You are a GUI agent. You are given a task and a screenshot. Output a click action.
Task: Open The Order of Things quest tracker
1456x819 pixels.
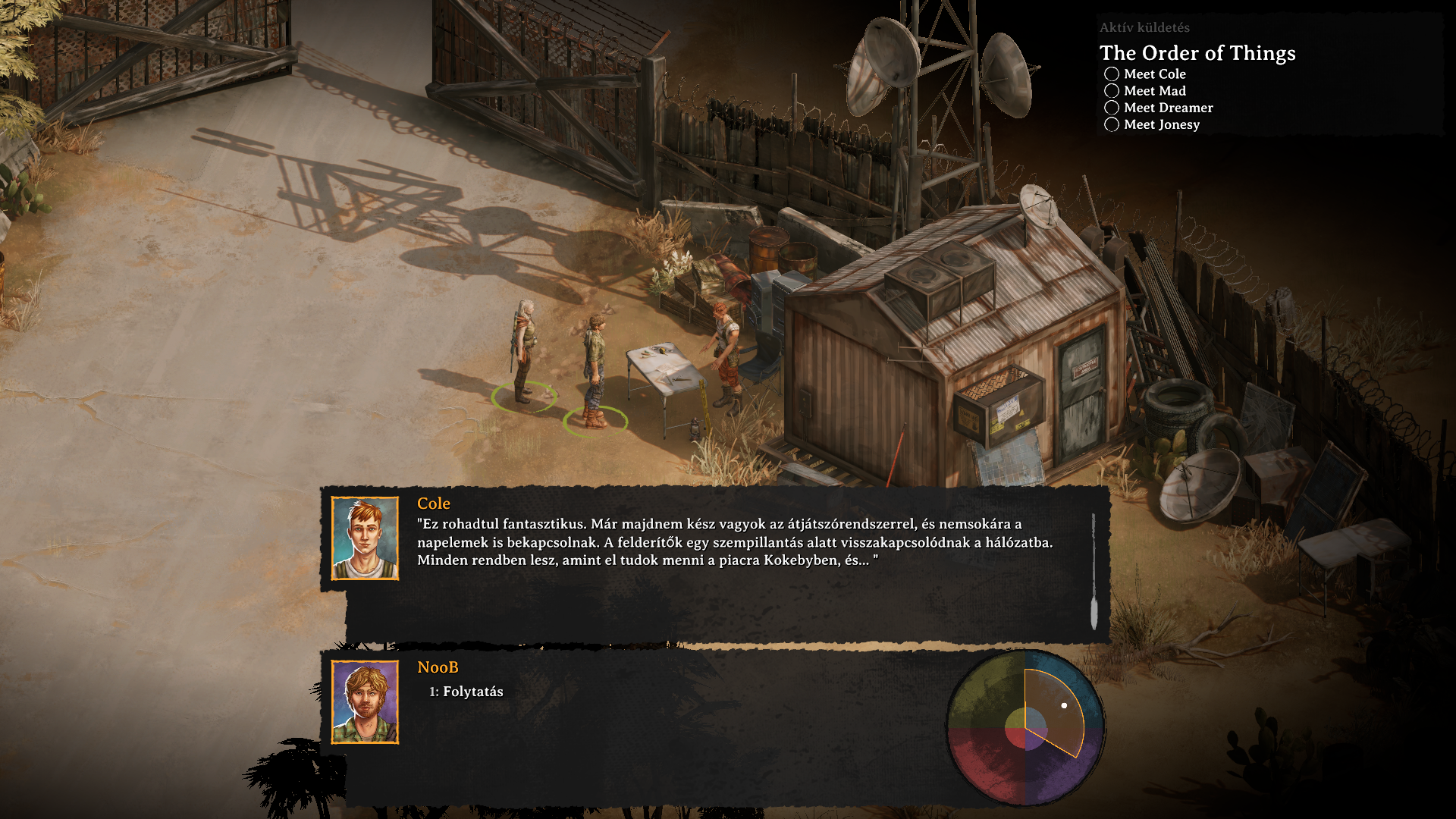1197,53
